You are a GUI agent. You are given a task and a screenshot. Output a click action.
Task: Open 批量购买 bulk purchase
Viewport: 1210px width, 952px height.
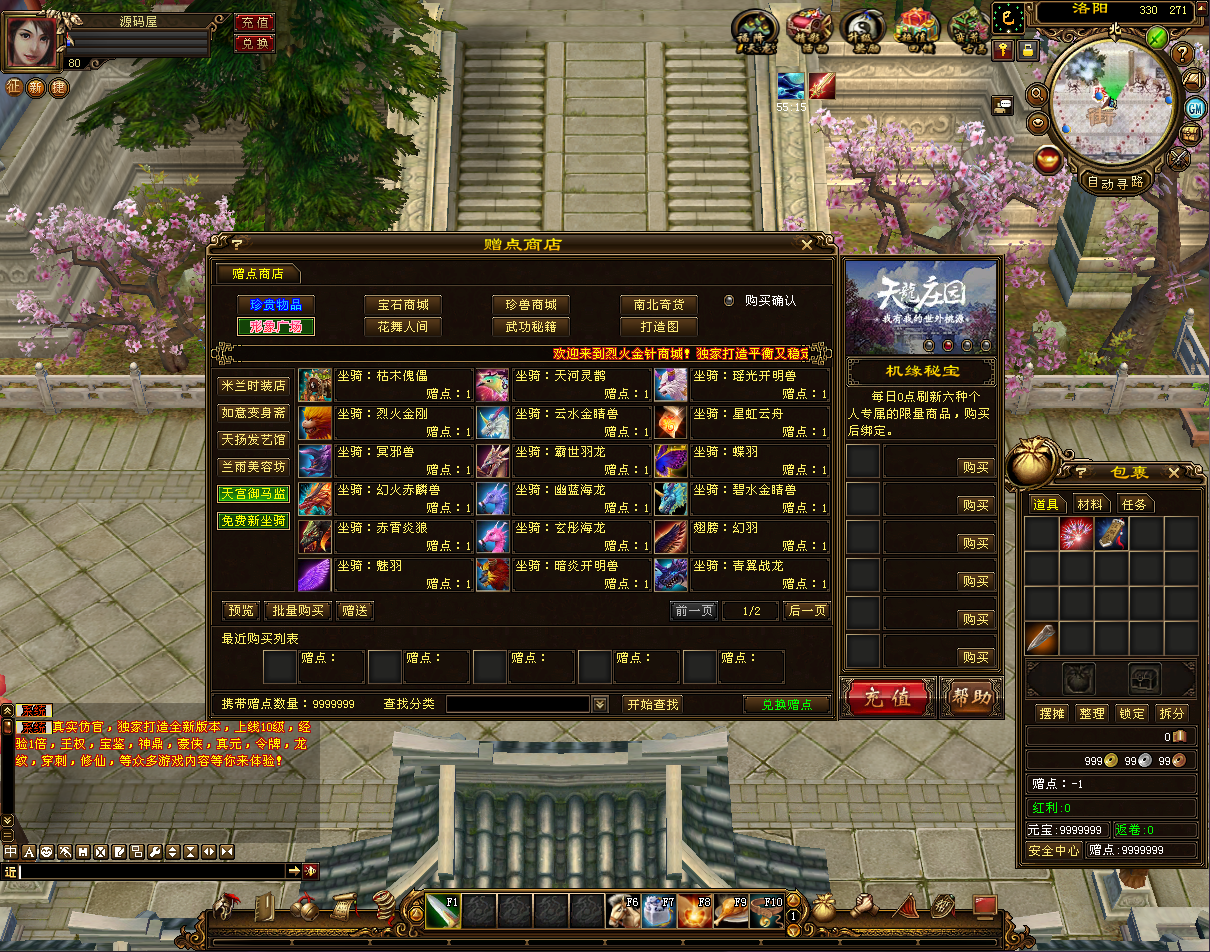298,610
